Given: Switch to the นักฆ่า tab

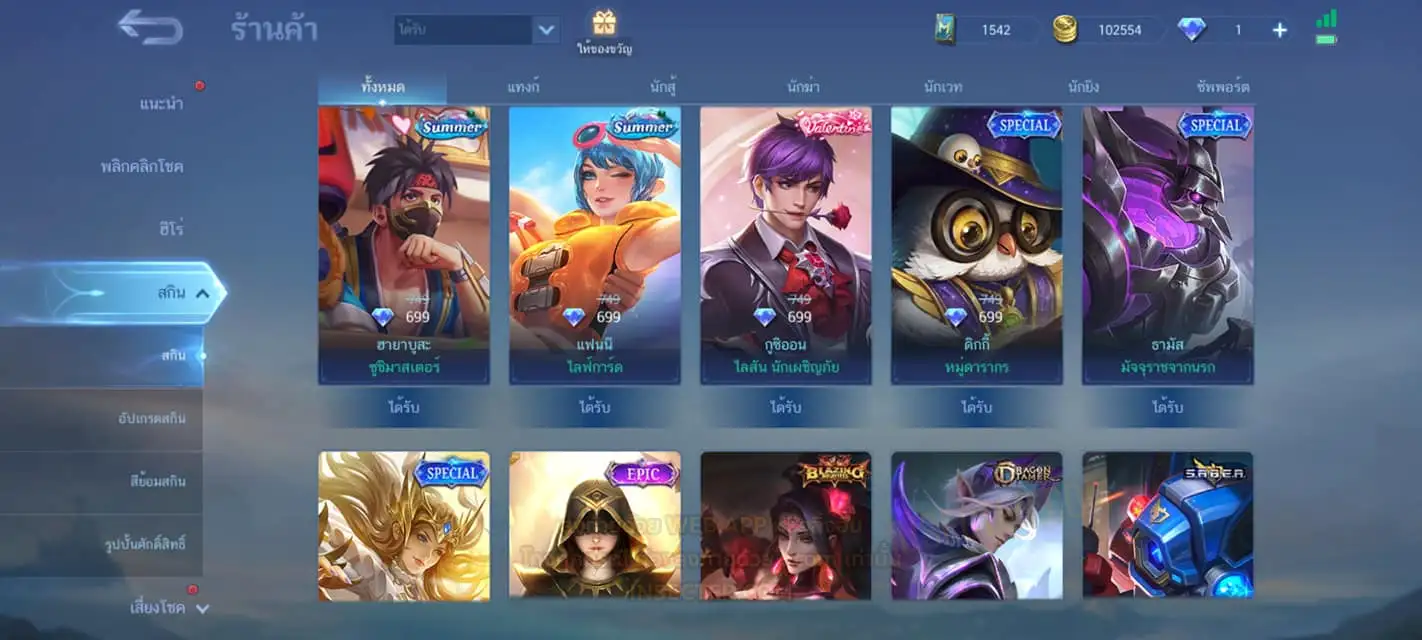Looking at the screenshot, I should click(803, 87).
